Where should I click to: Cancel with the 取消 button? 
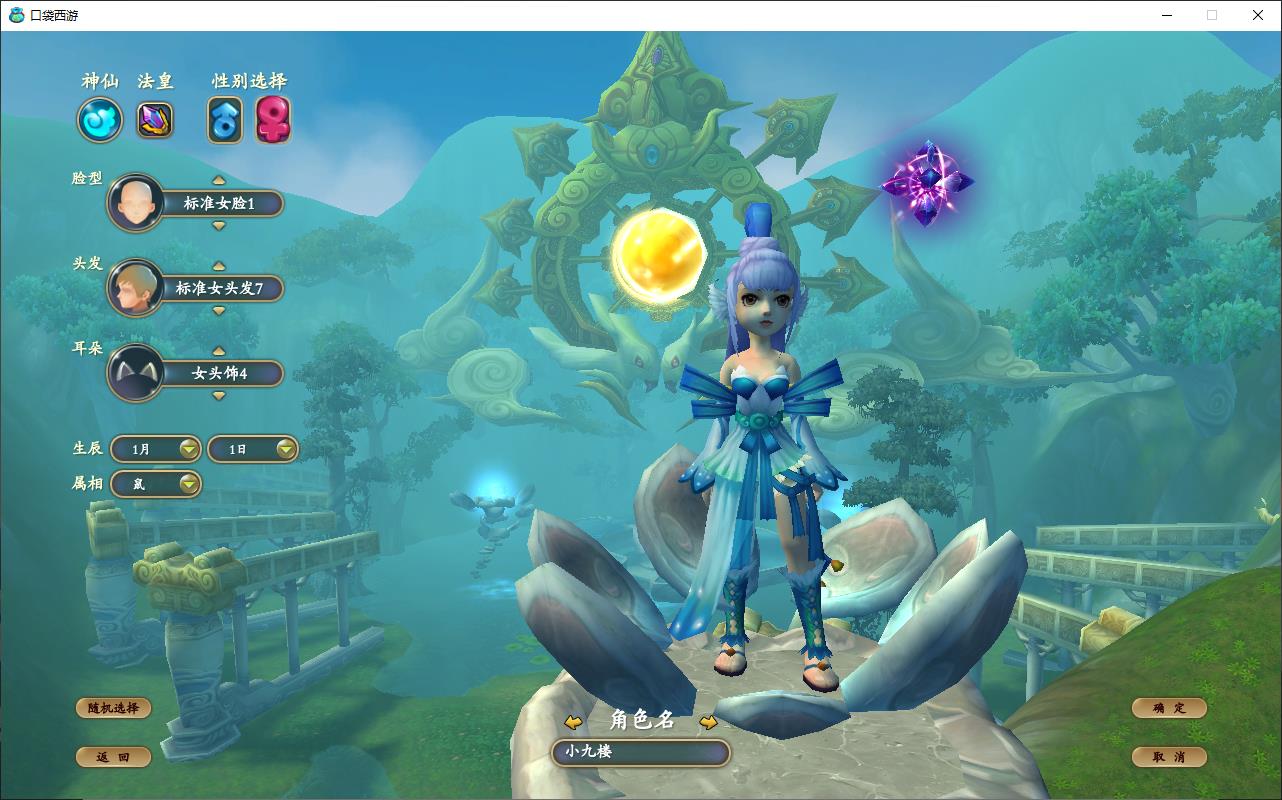[1169, 757]
